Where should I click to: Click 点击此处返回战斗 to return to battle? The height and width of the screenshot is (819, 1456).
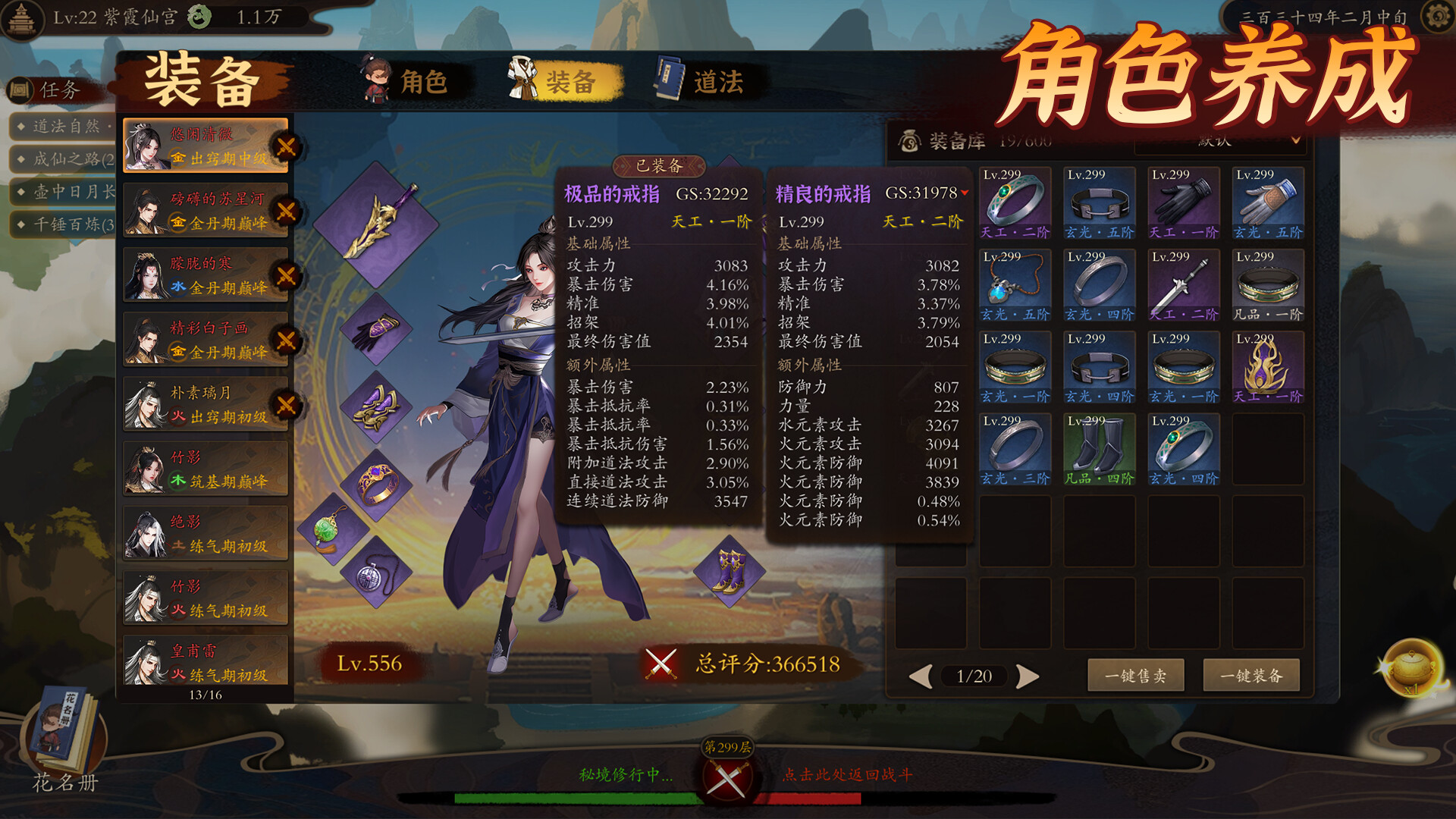coord(847,774)
